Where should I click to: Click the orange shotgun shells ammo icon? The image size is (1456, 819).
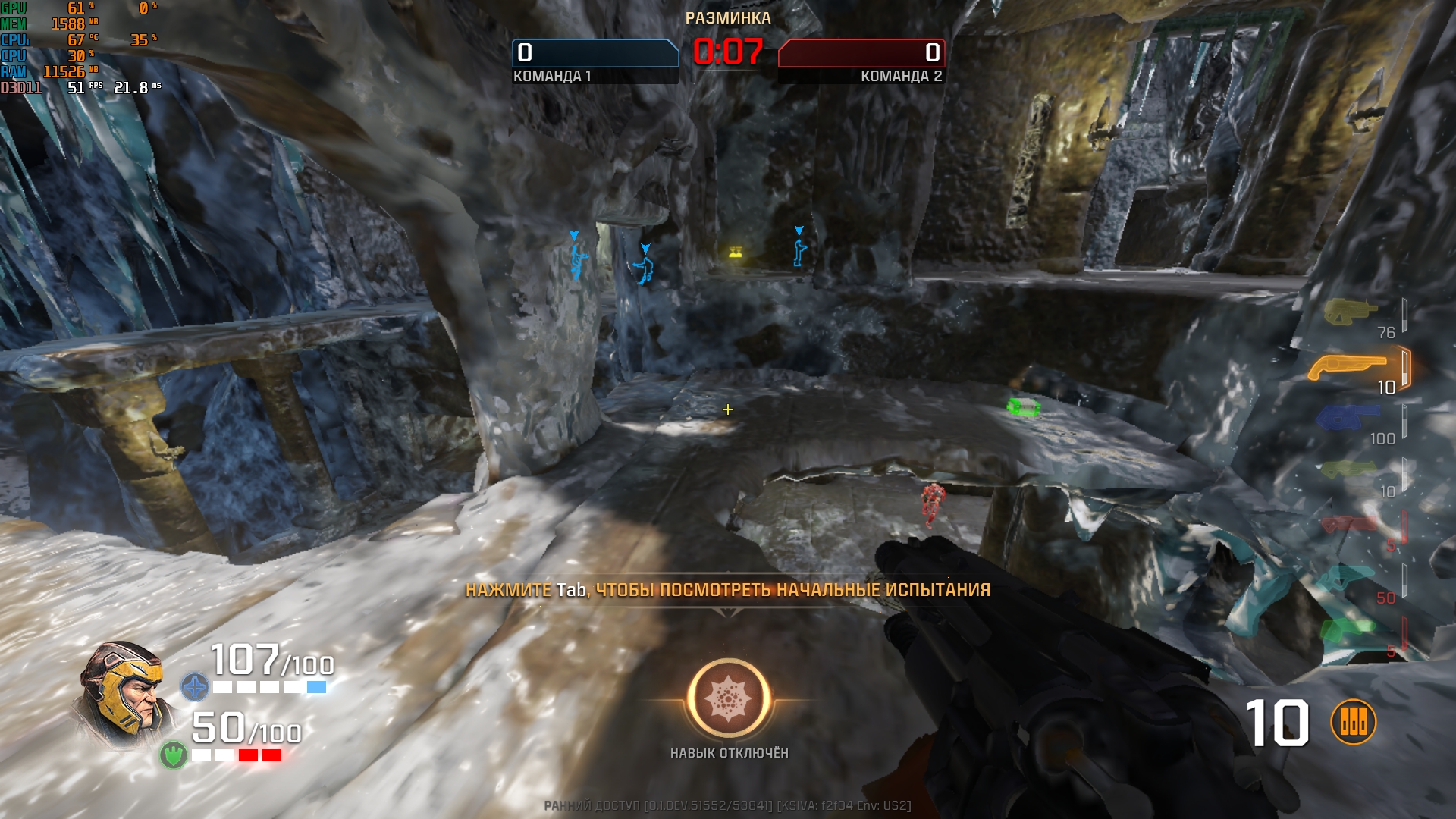[x=1353, y=722]
